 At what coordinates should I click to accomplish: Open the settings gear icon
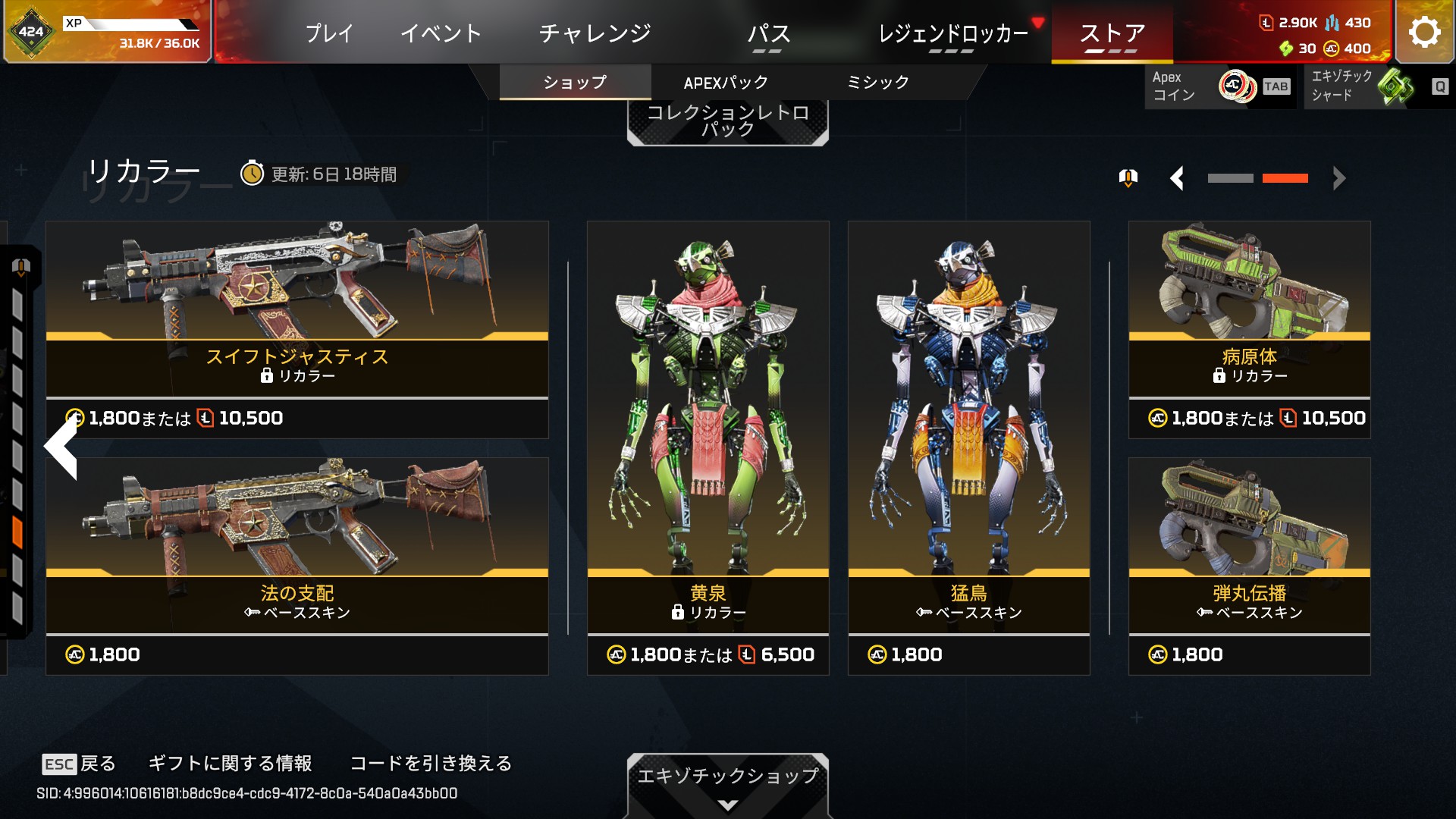click(x=1424, y=32)
